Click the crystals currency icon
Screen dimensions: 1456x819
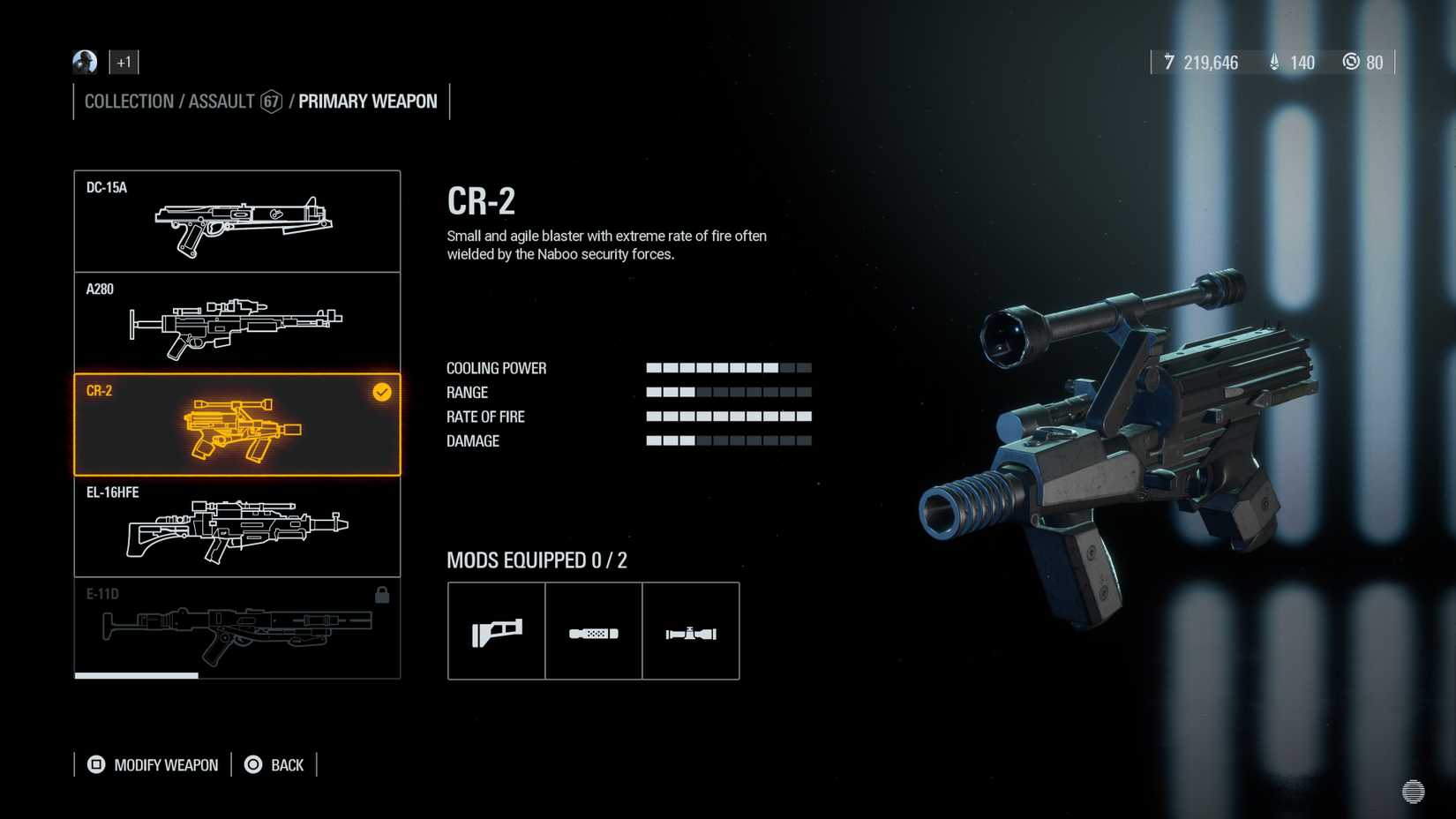1273,62
